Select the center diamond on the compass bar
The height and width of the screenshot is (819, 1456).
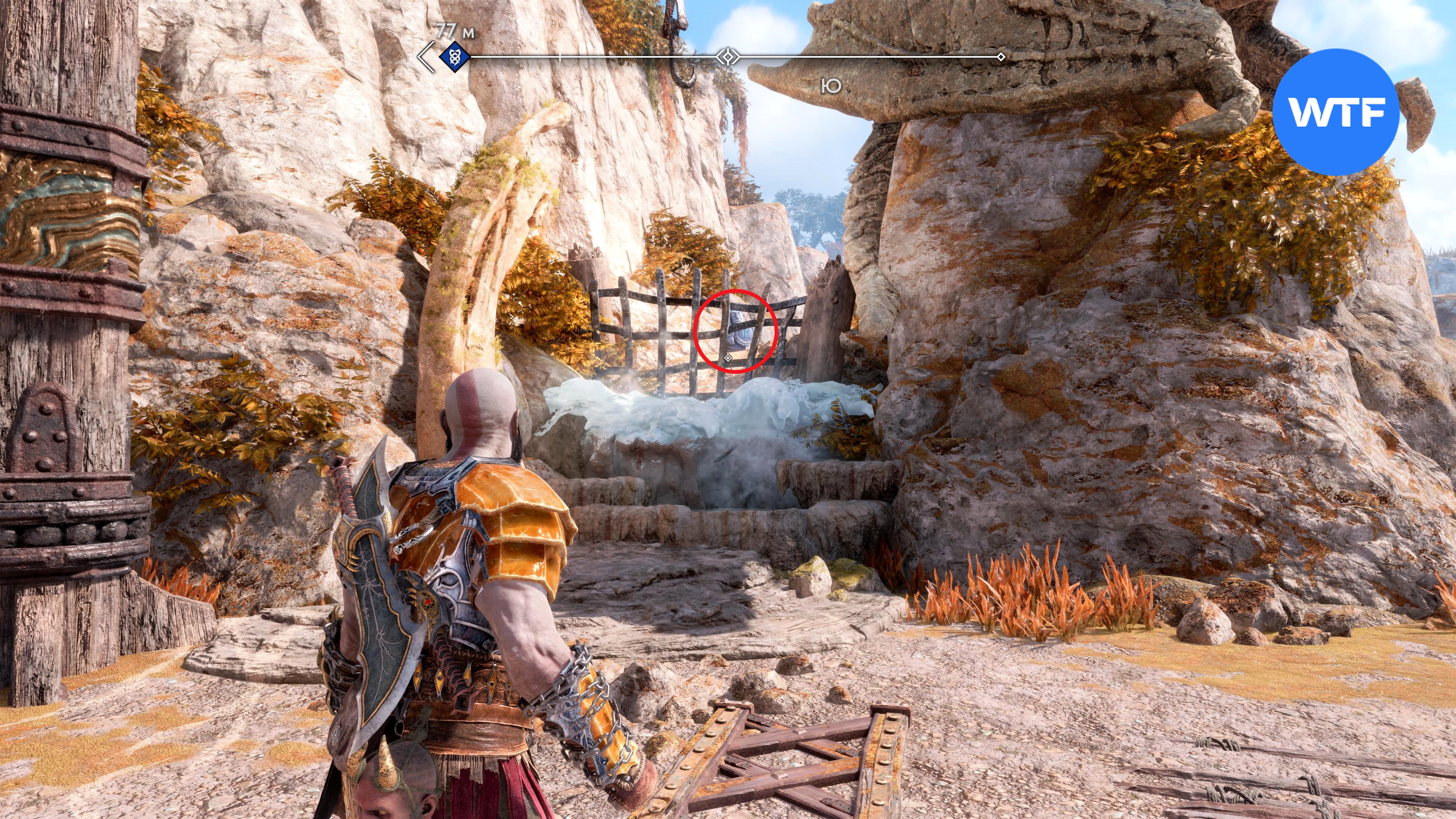728,56
